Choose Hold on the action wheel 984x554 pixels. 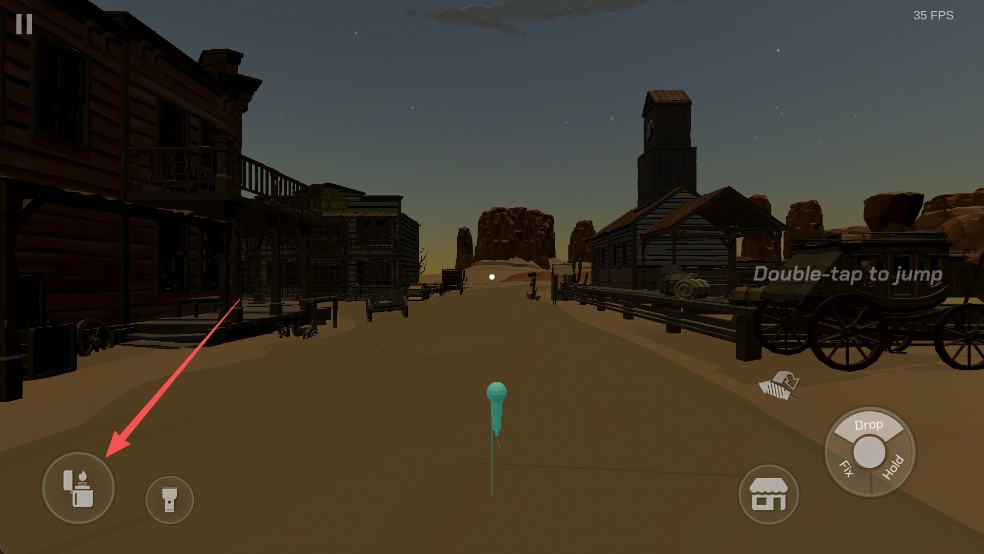[x=894, y=467]
